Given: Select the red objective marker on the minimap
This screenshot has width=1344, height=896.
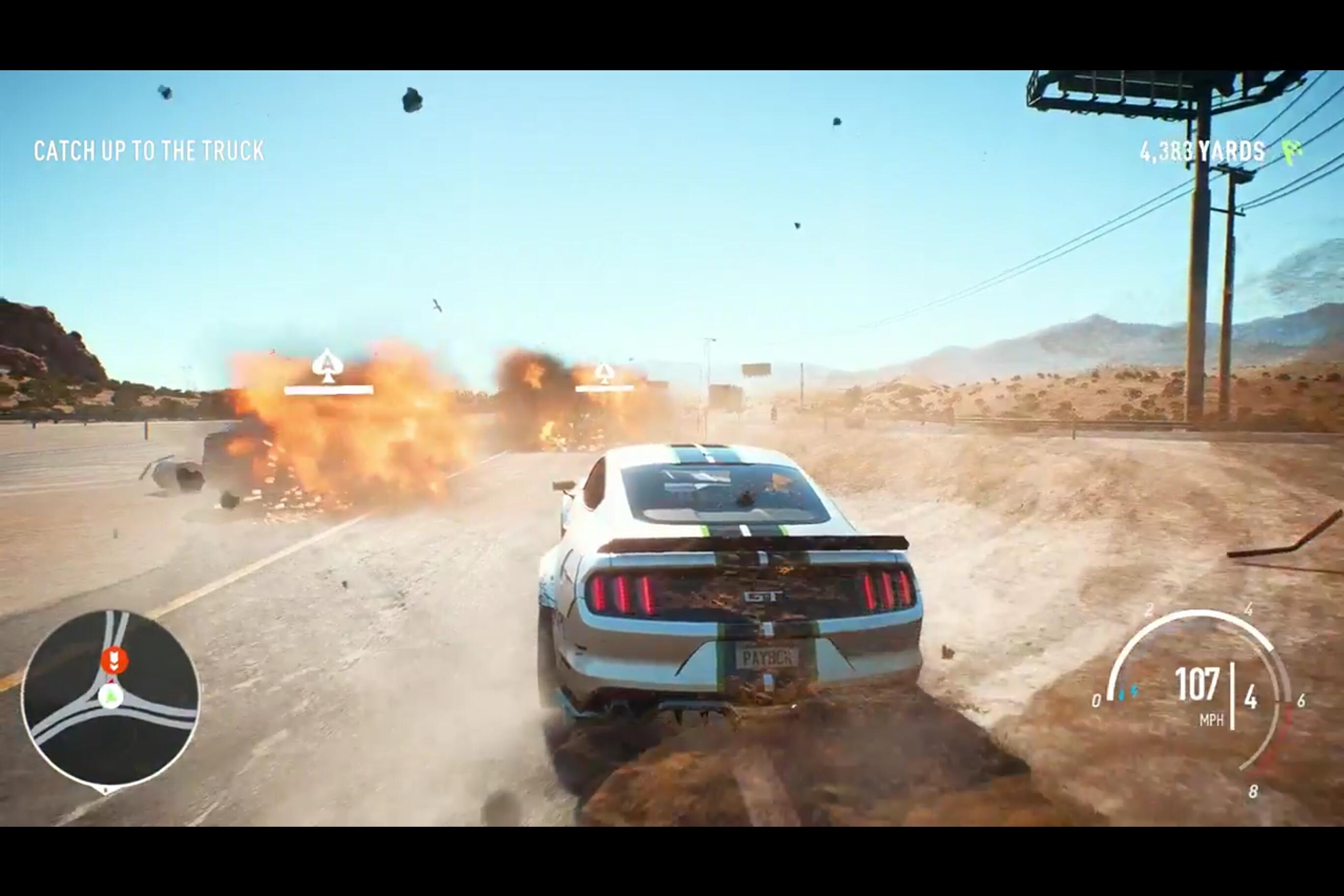Looking at the screenshot, I should coord(114,660).
